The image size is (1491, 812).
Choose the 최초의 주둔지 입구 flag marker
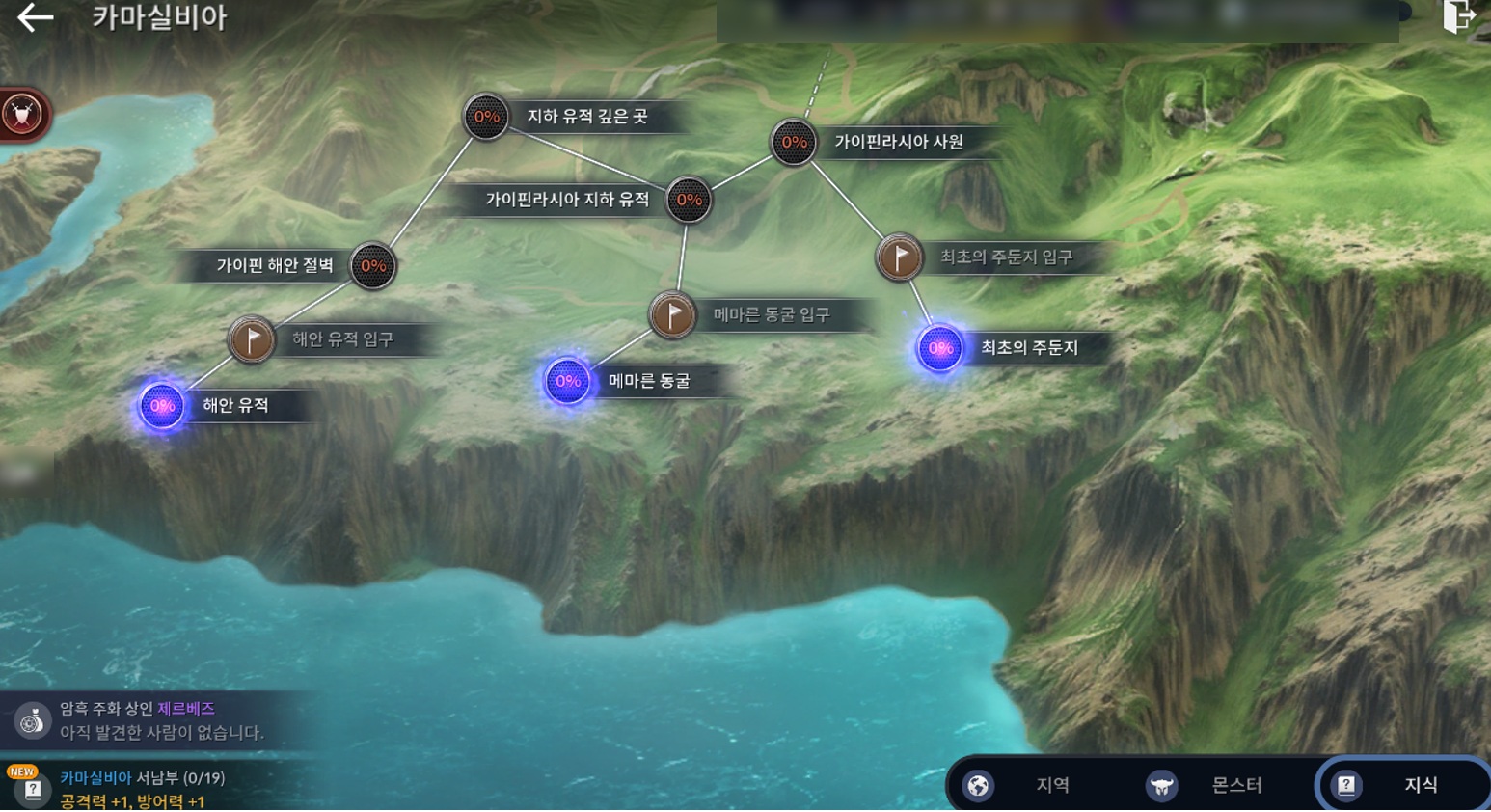tap(899, 257)
